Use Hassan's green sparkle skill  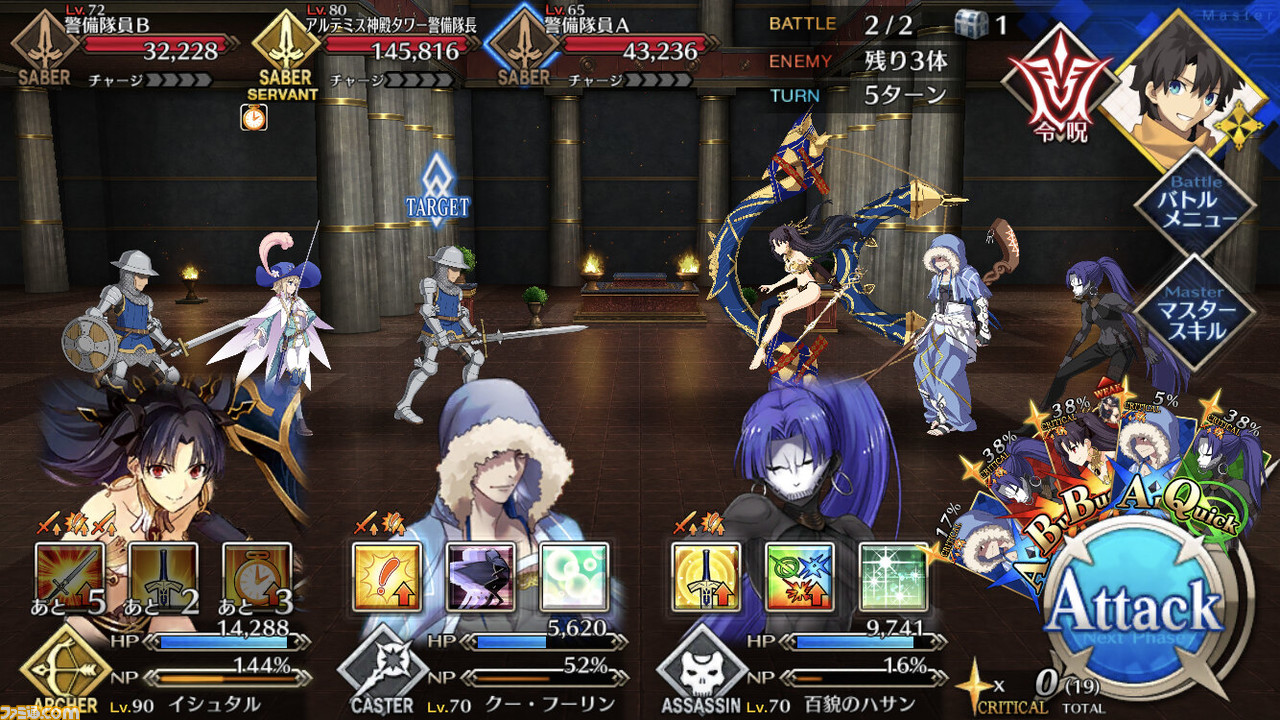click(x=894, y=577)
